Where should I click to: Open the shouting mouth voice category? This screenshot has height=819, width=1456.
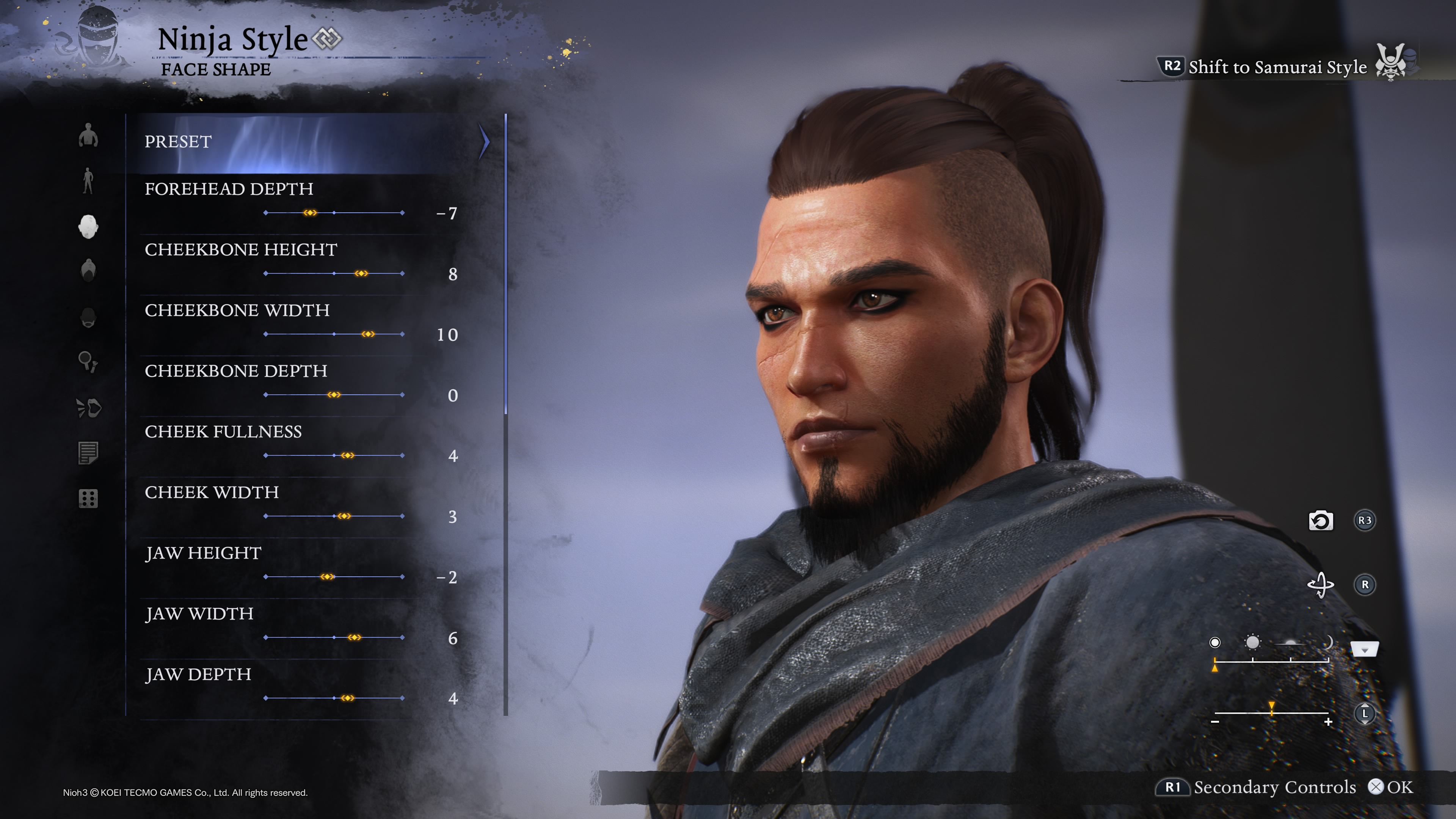88,408
